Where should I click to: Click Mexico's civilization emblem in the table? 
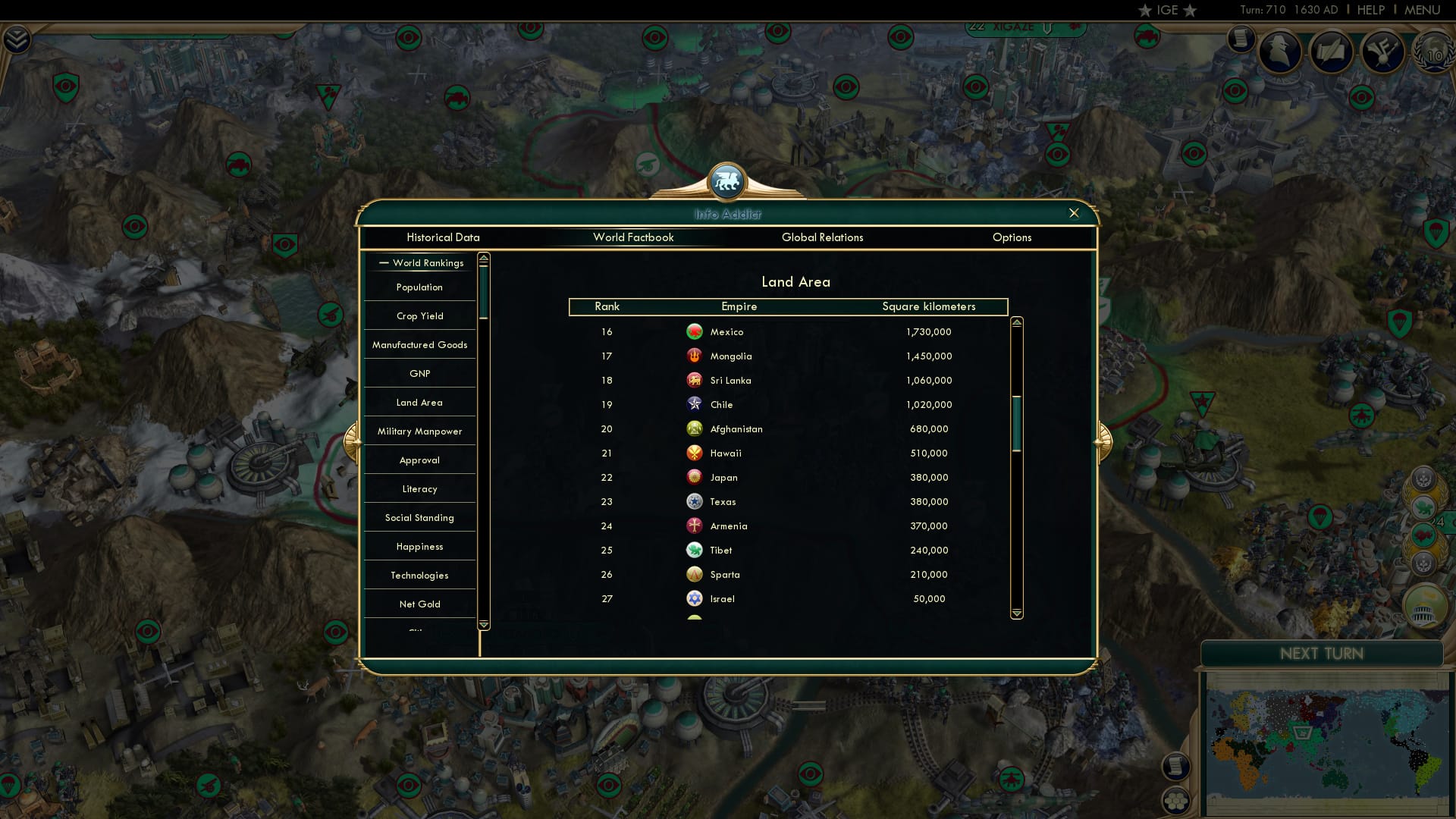click(694, 331)
